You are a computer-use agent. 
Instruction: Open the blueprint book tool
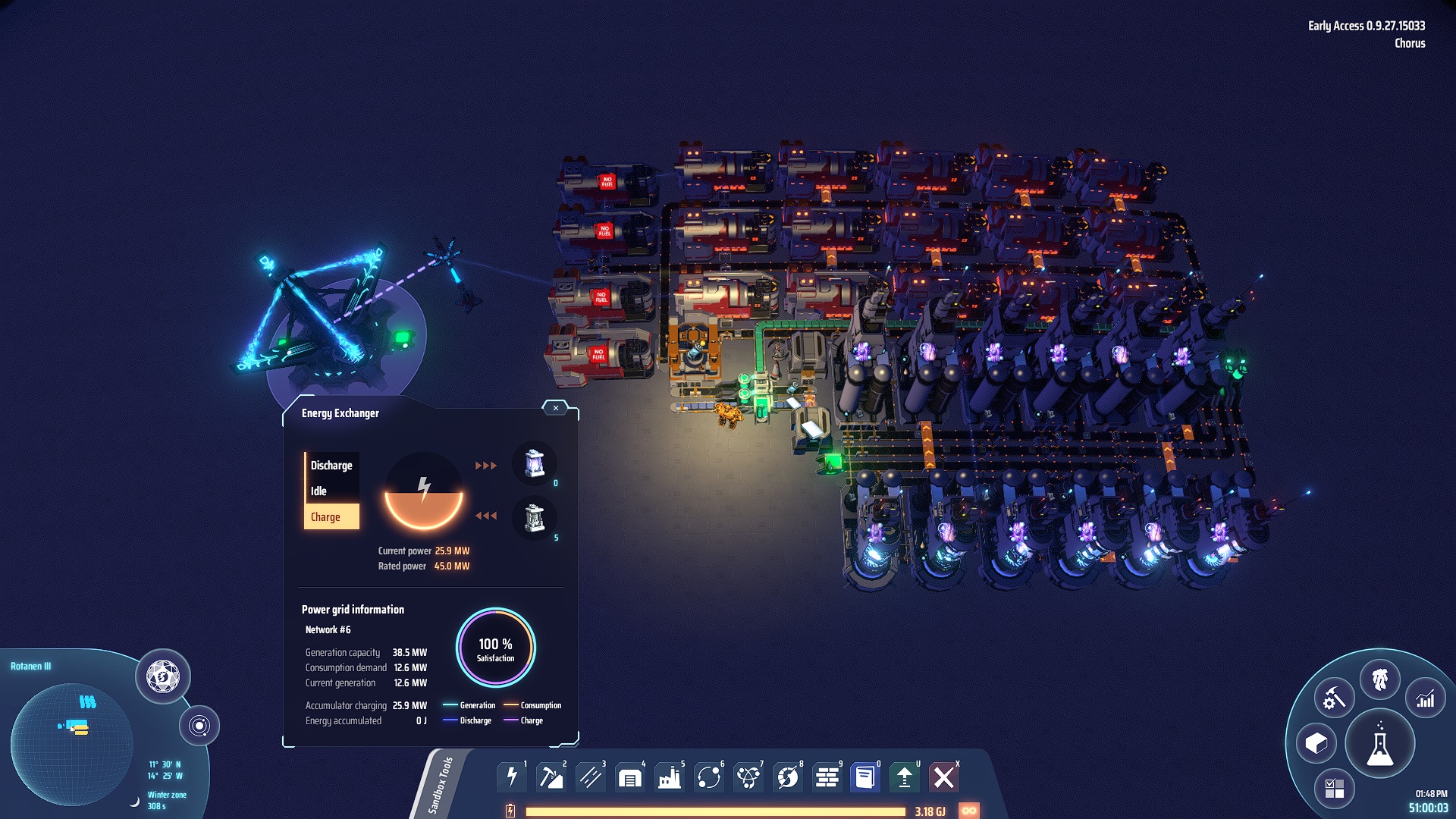pyautogui.click(x=864, y=776)
